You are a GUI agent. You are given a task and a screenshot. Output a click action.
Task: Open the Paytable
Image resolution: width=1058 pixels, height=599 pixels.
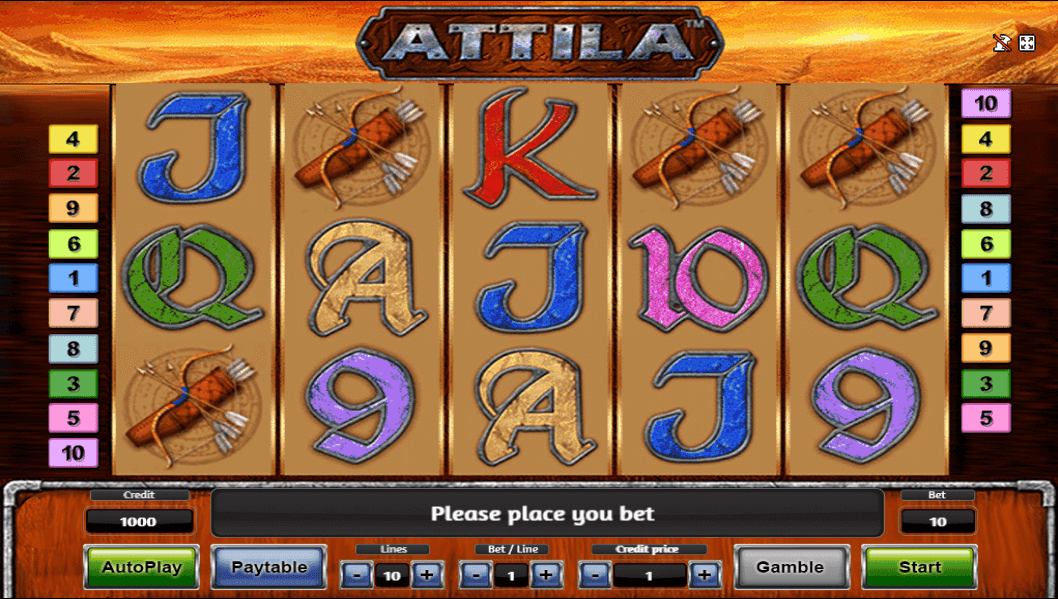point(269,567)
